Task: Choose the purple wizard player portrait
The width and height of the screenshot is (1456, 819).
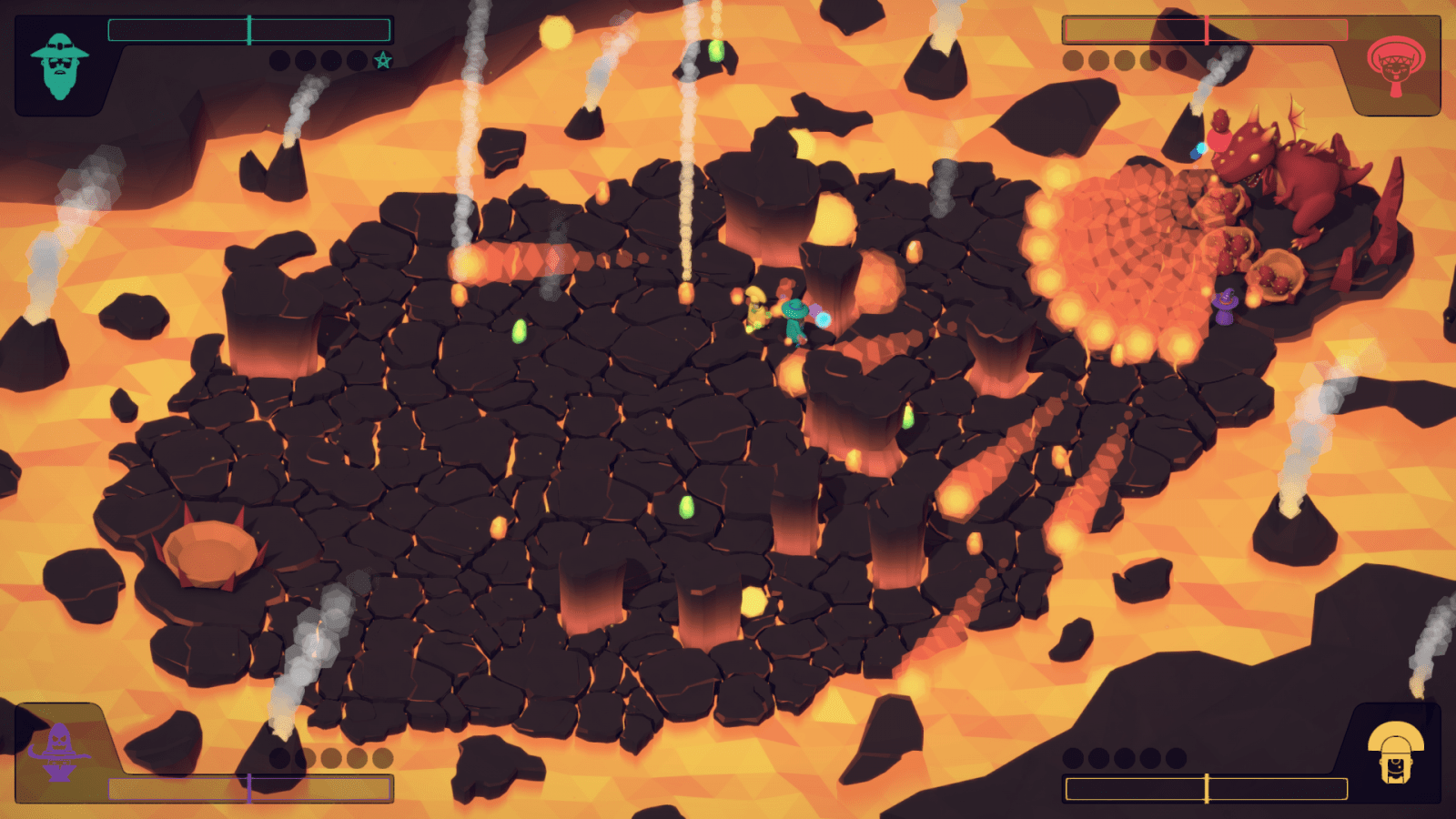Action: click(59, 752)
